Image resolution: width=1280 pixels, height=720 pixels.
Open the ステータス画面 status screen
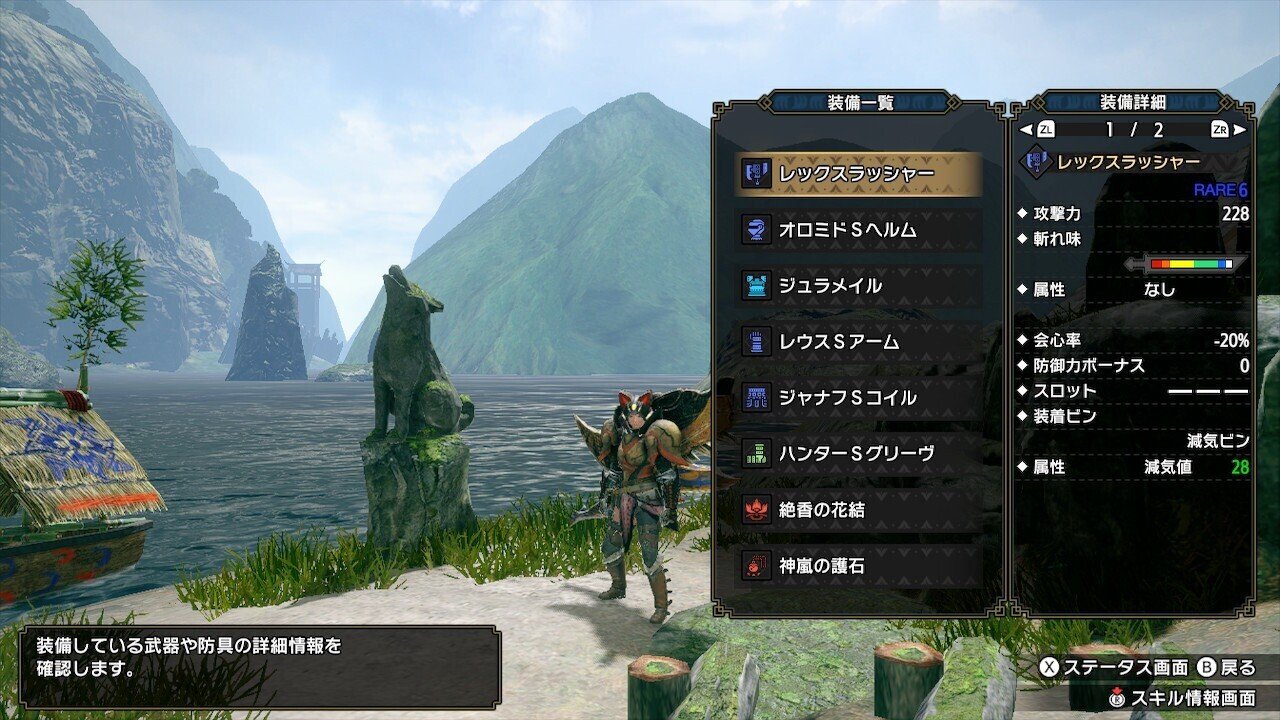(1115, 668)
